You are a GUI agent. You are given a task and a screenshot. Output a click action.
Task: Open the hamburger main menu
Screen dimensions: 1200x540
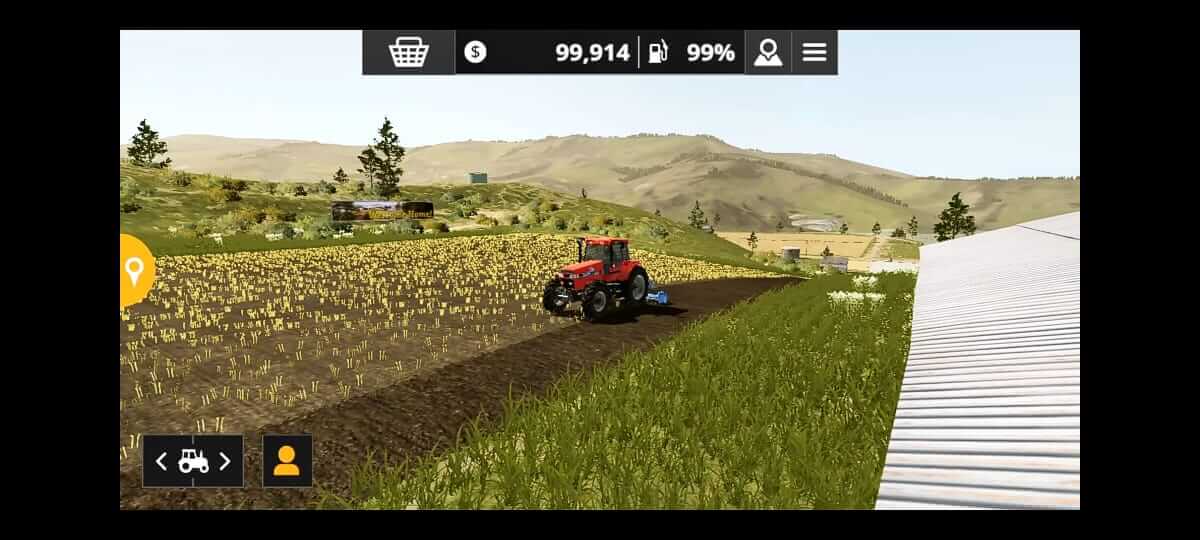[x=814, y=53]
